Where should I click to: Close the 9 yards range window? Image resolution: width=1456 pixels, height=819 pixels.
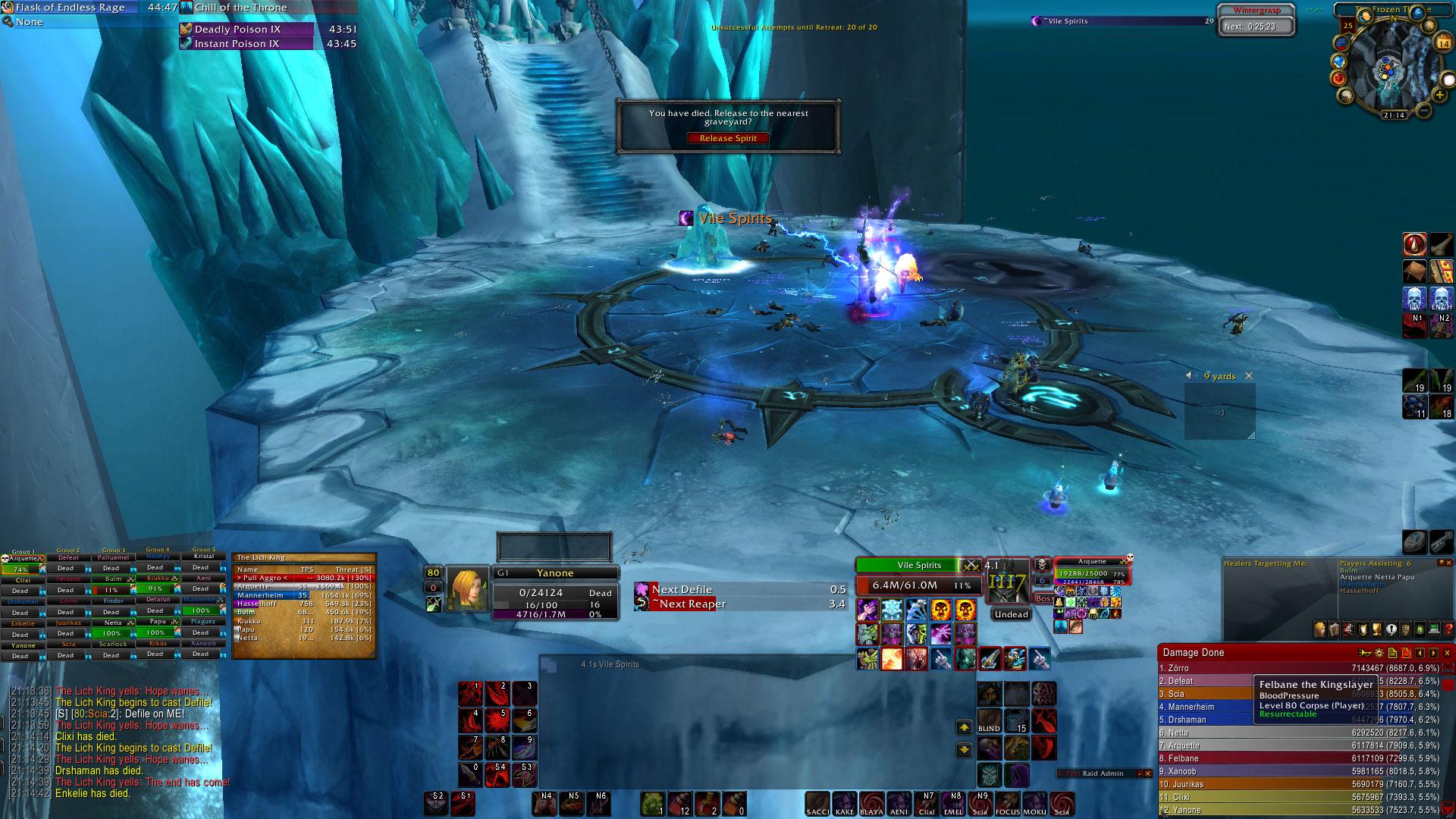(x=1249, y=376)
